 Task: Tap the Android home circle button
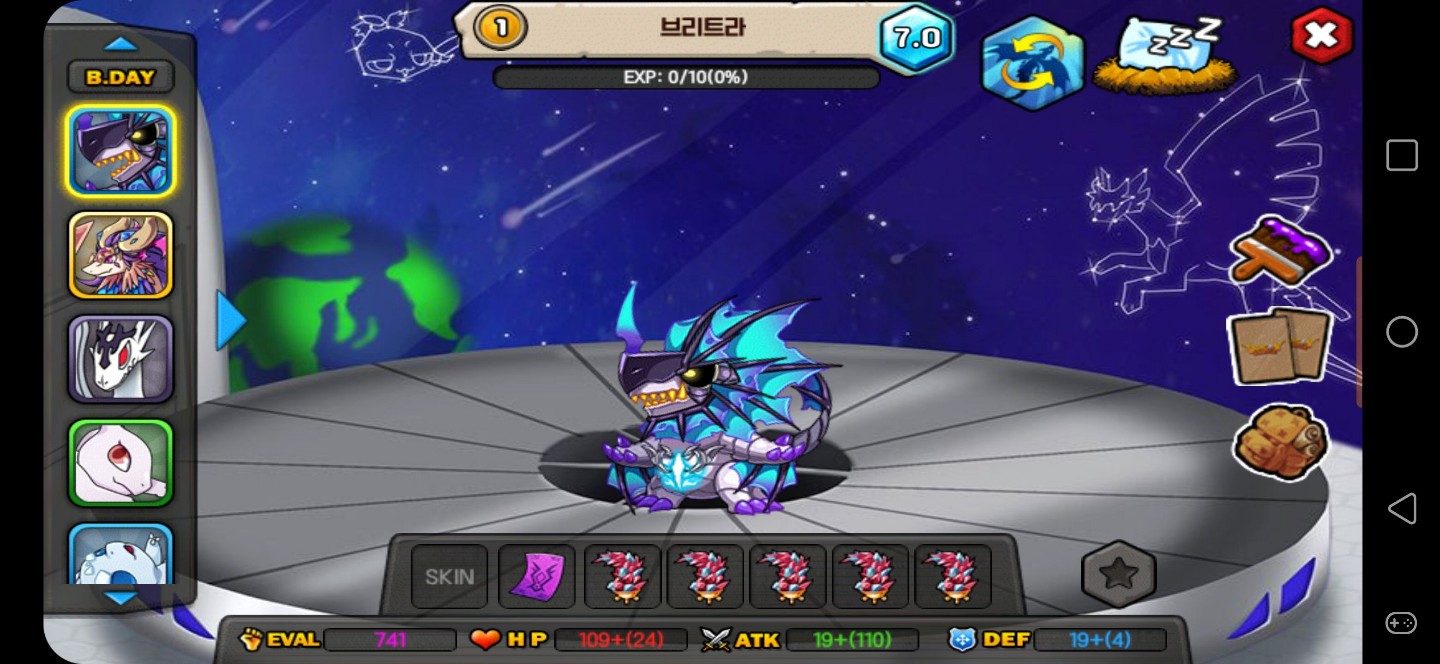(x=1401, y=332)
